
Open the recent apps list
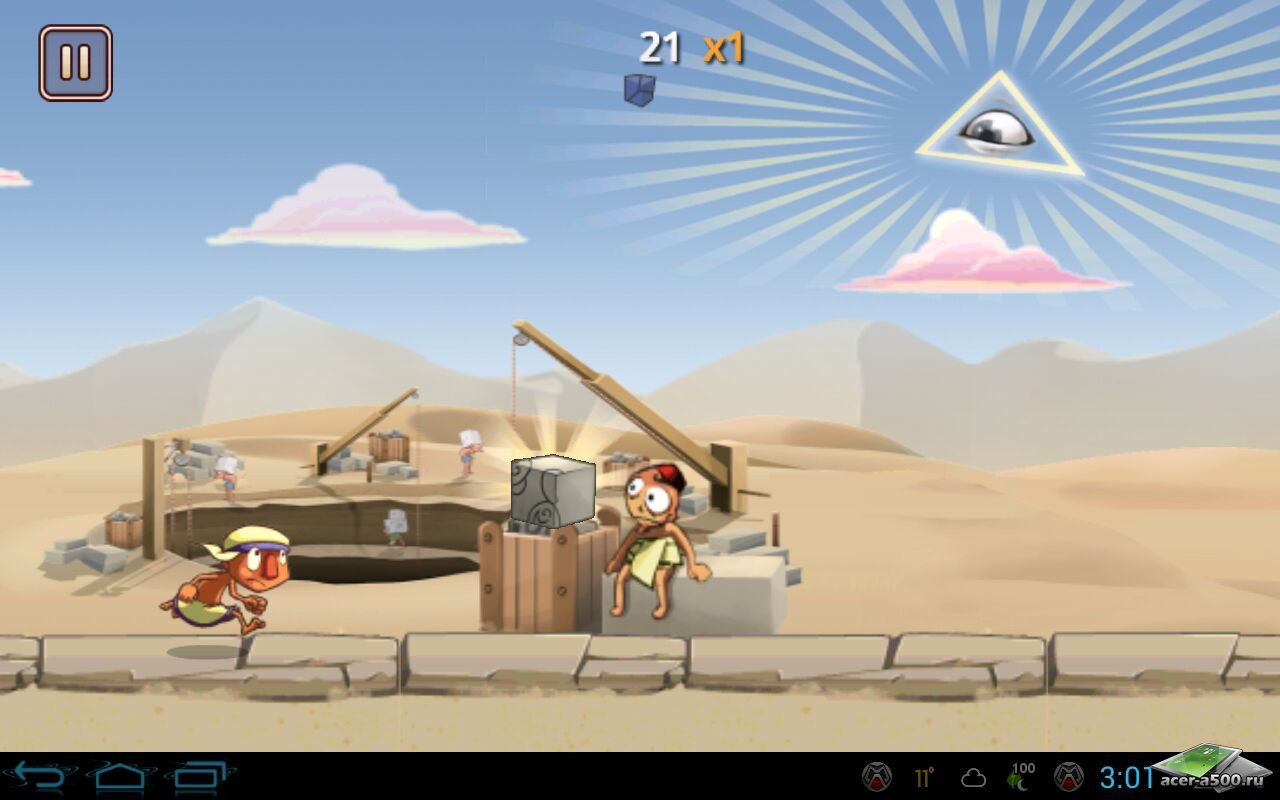pos(203,776)
